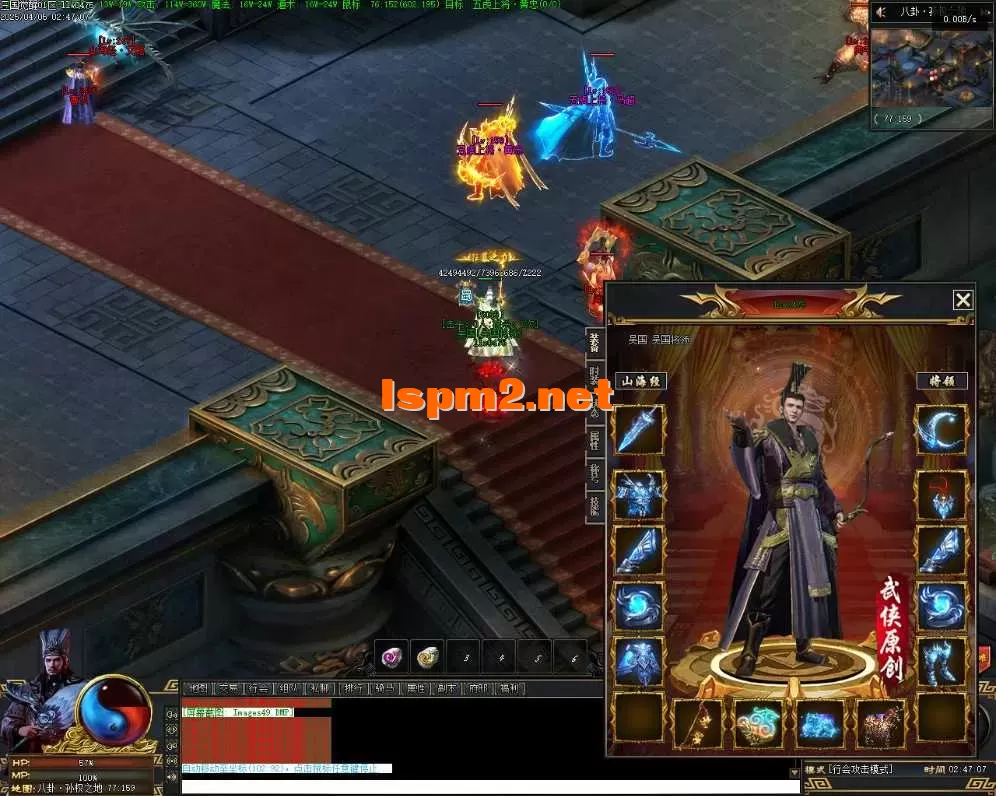Click the 将领 label button
This screenshot has height=796, width=996.
[941, 381]
